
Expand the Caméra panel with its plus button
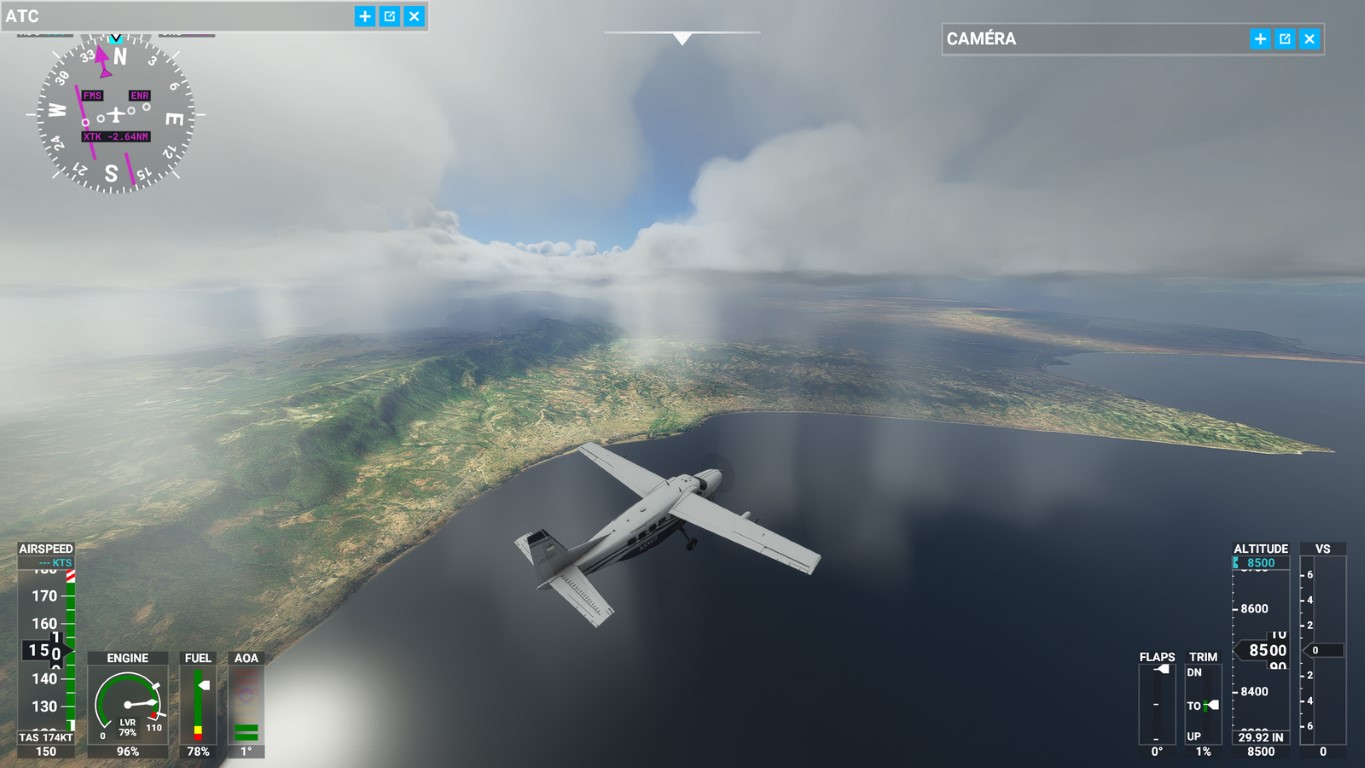coord(1260,39)
